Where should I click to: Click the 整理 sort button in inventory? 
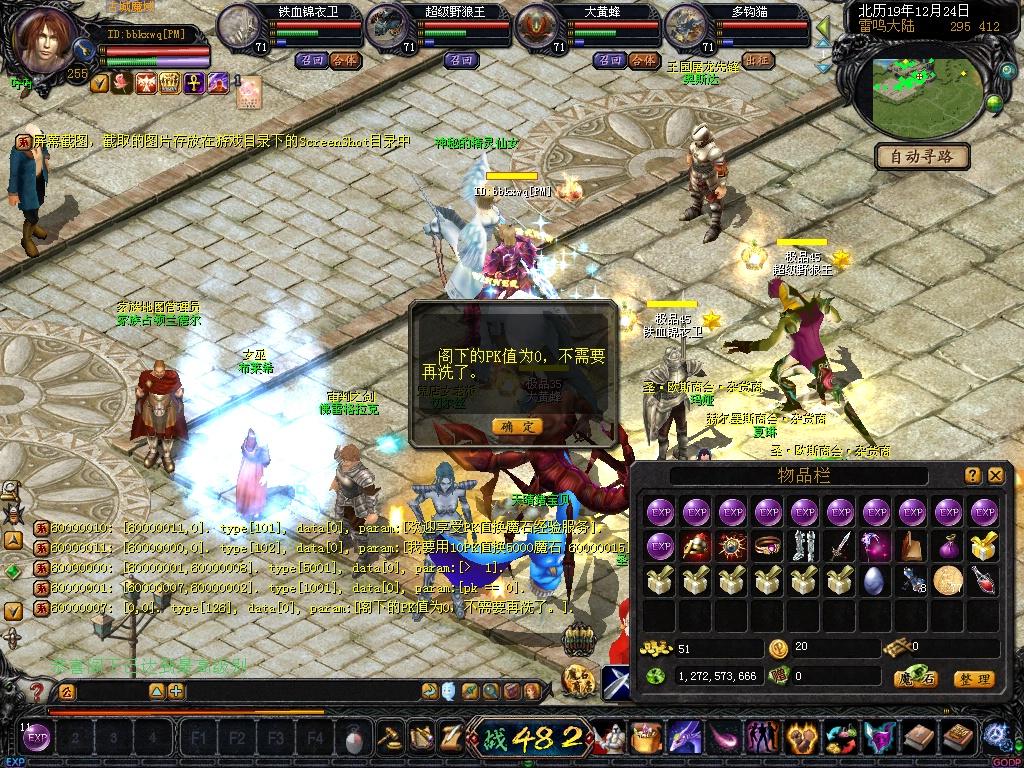[x=973, y=679]
